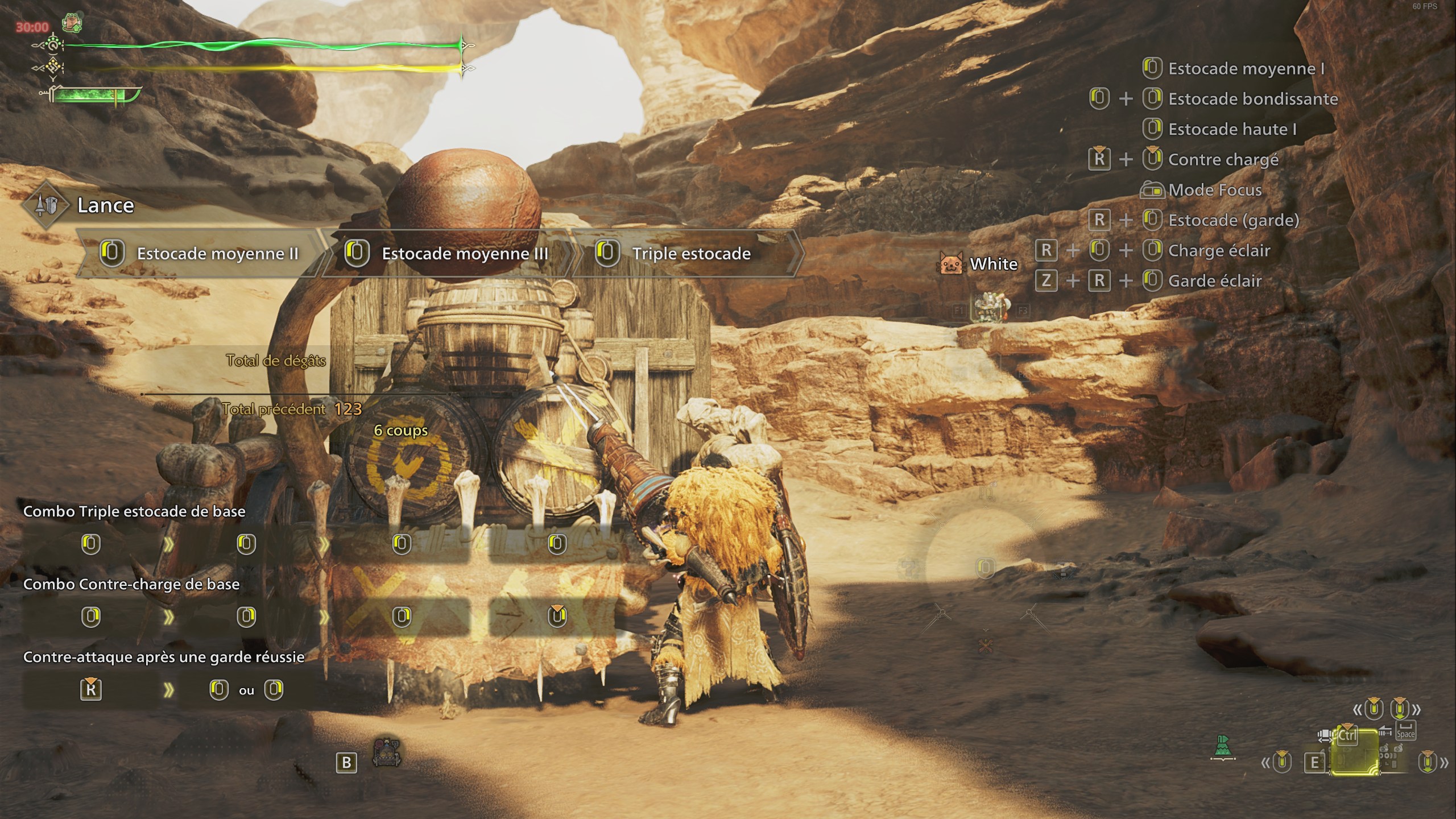Viewport: 1456px width, 819px height.
Task: Choose the Mode Focus entry
Action: click(x=1215, y=190)
